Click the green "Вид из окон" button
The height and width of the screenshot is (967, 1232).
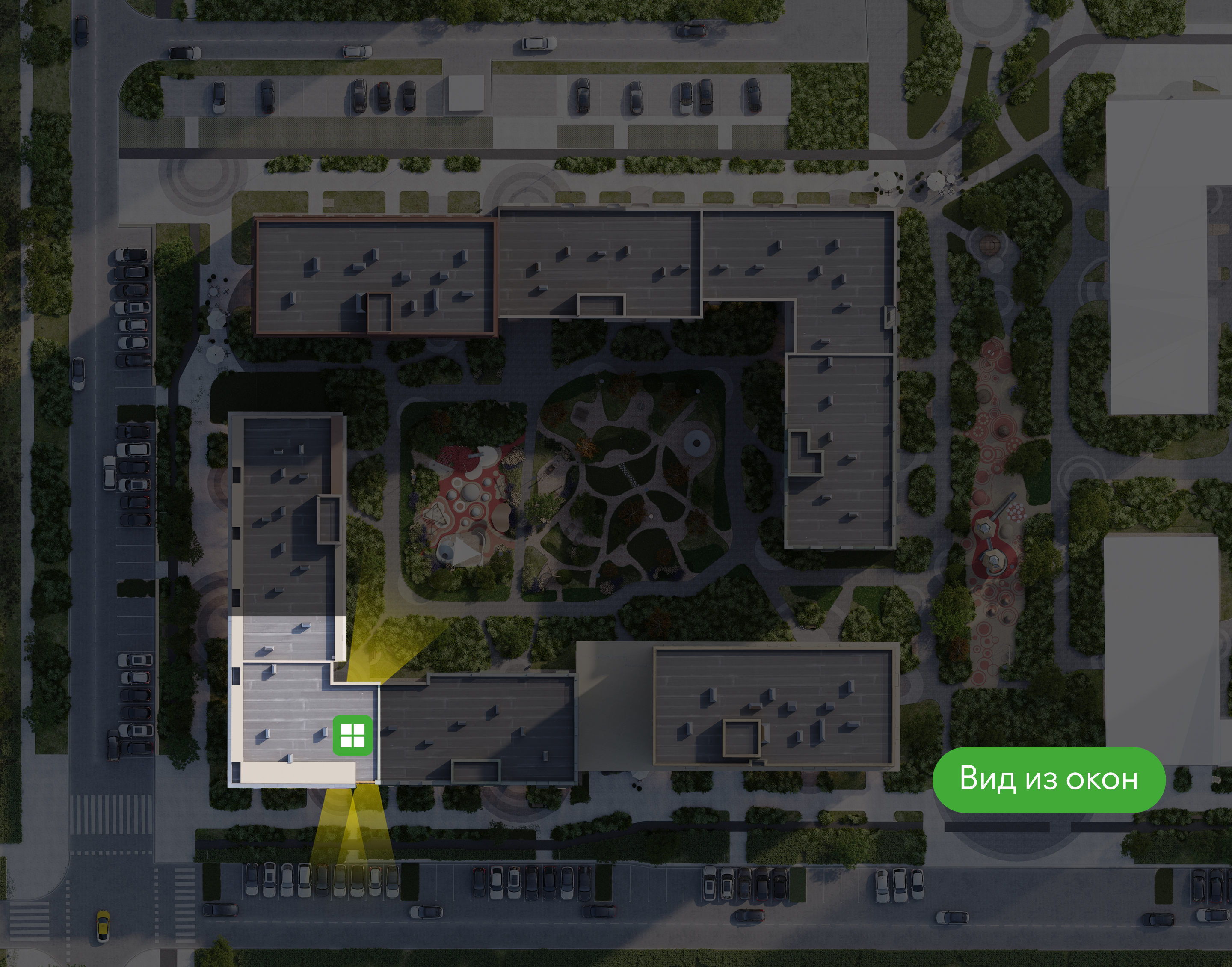pos(1048,779)
